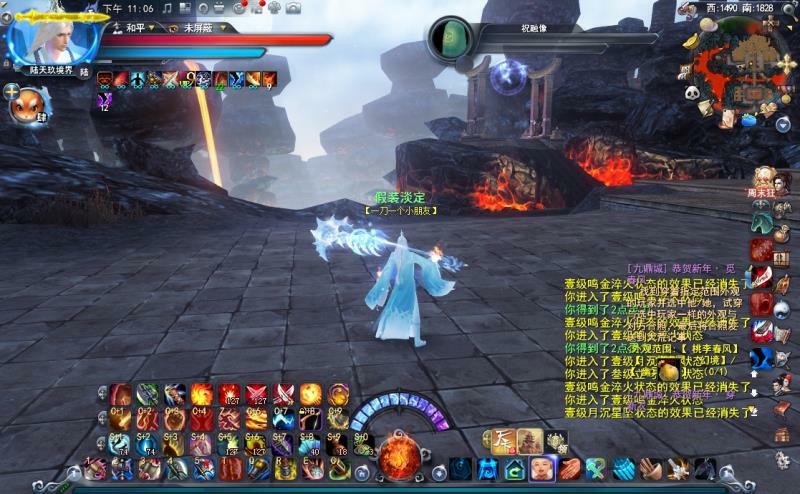This screenshot has height=494, width=800.
Task: Open the 天下 icon above the bottom menu
Action: tap(503, 440)
